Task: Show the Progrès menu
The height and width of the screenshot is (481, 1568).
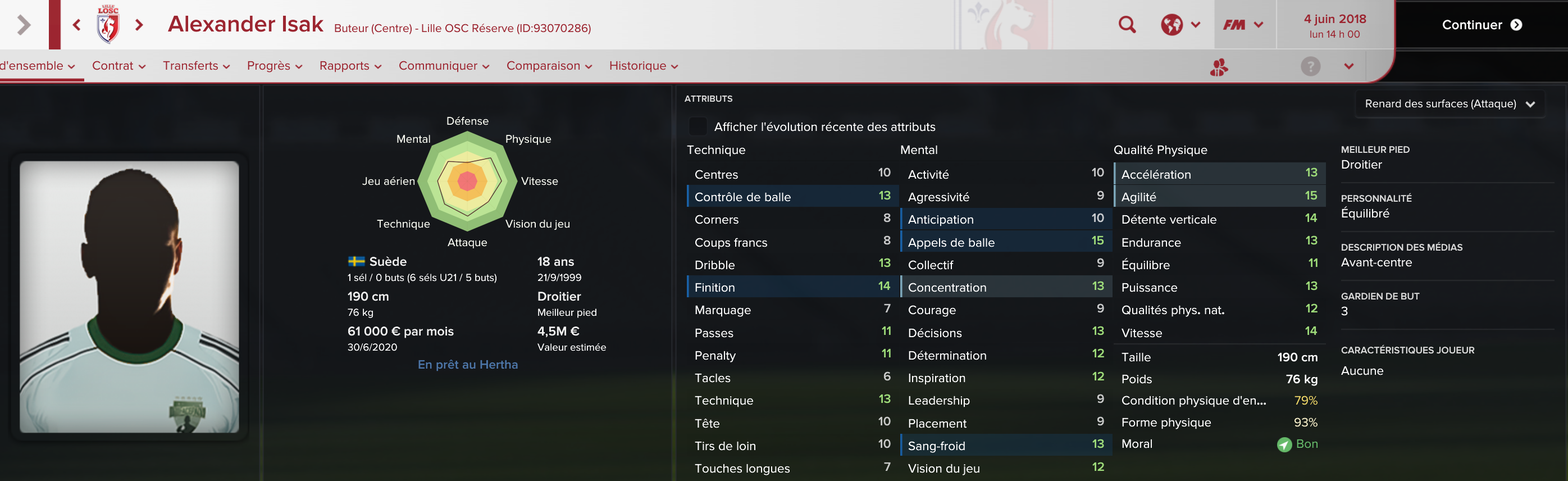Action: [275, 66]
